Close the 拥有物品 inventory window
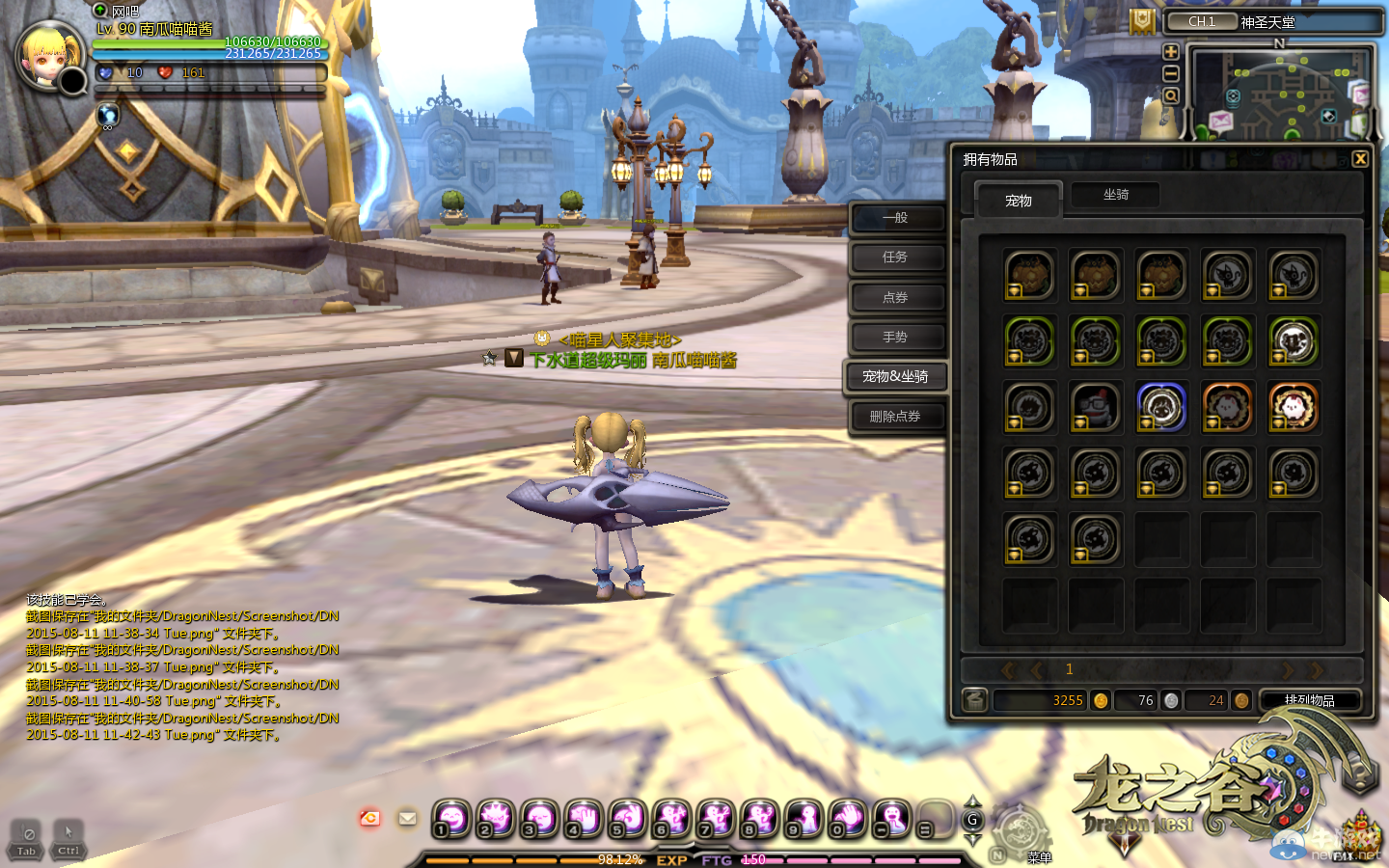1389x868 pixels. point(1360,159)
